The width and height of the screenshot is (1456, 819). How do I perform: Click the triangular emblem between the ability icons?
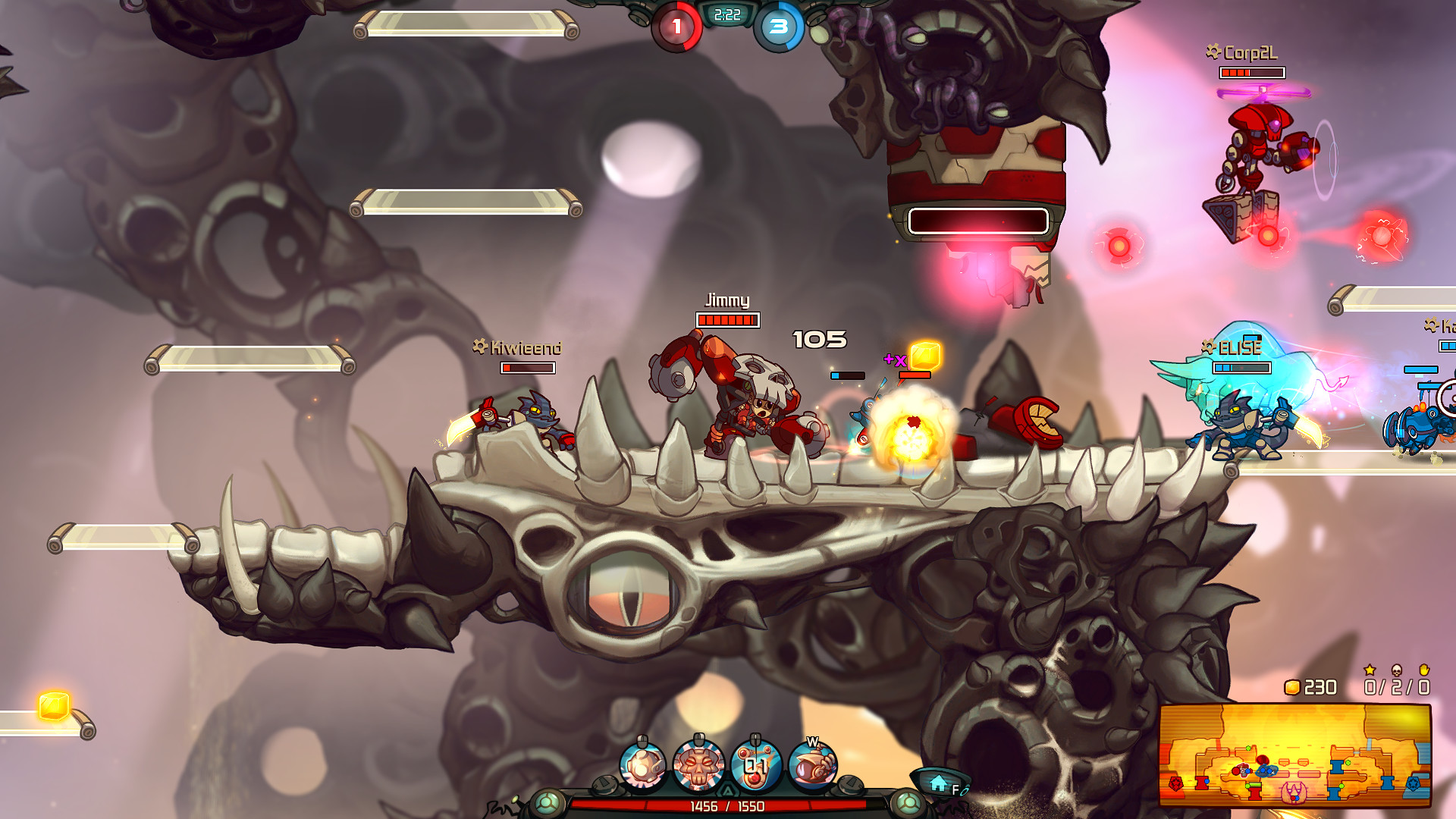(x=727, y=790)
